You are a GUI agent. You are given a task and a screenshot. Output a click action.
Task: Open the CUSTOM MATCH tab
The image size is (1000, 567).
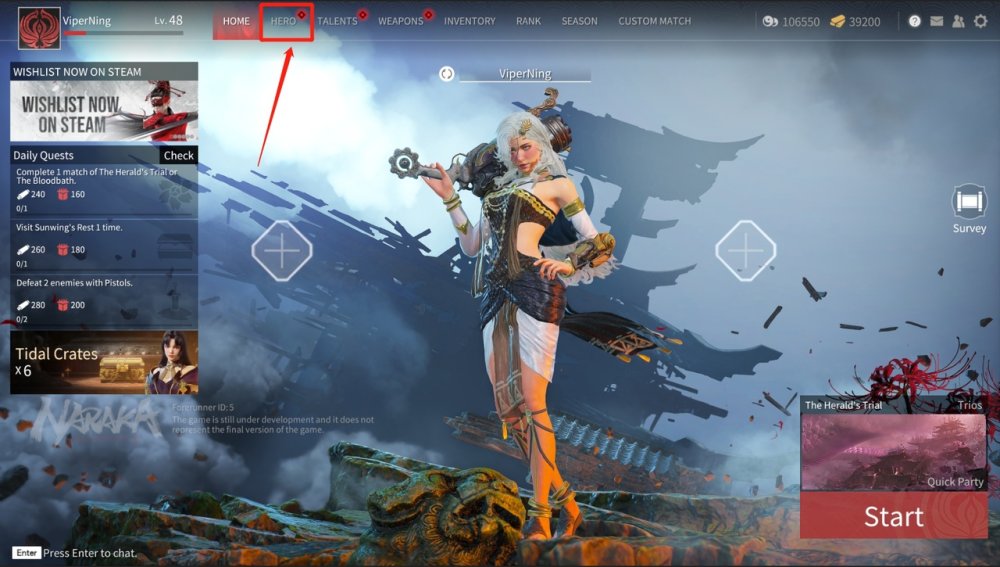click(654, 21)
